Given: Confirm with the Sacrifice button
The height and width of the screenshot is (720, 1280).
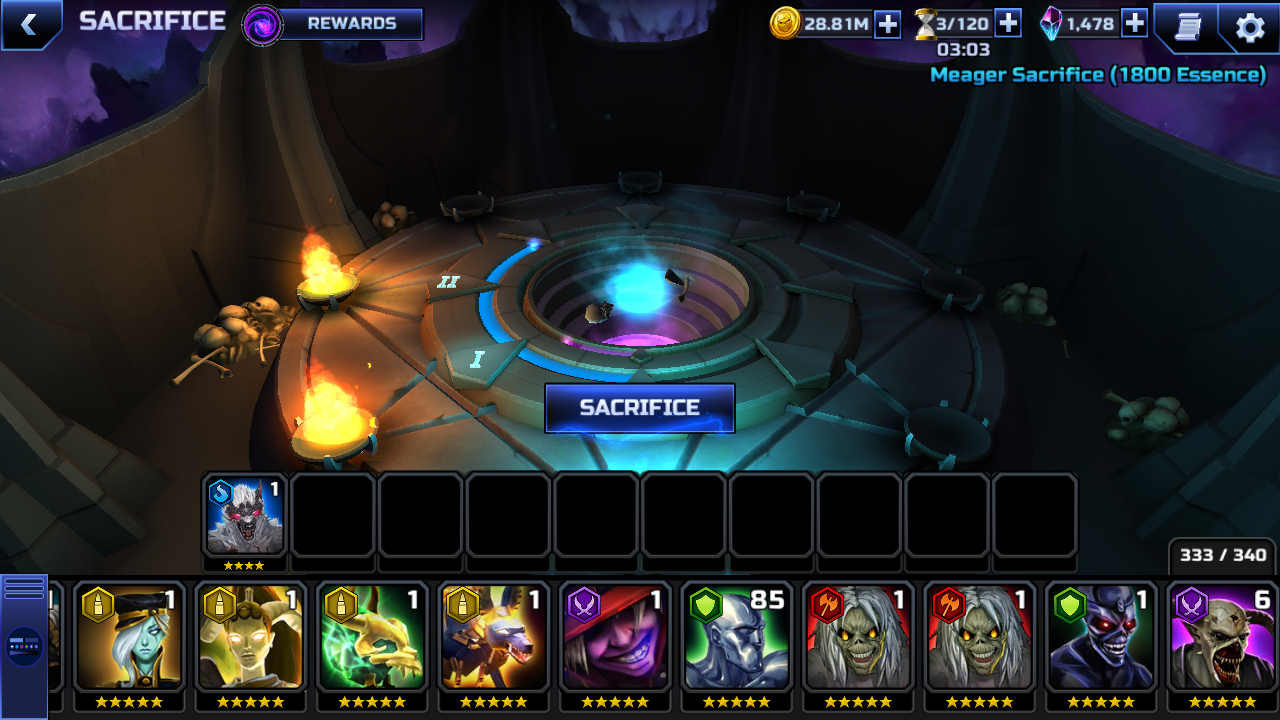Looking at the screenshot, I should coord(640,408).
